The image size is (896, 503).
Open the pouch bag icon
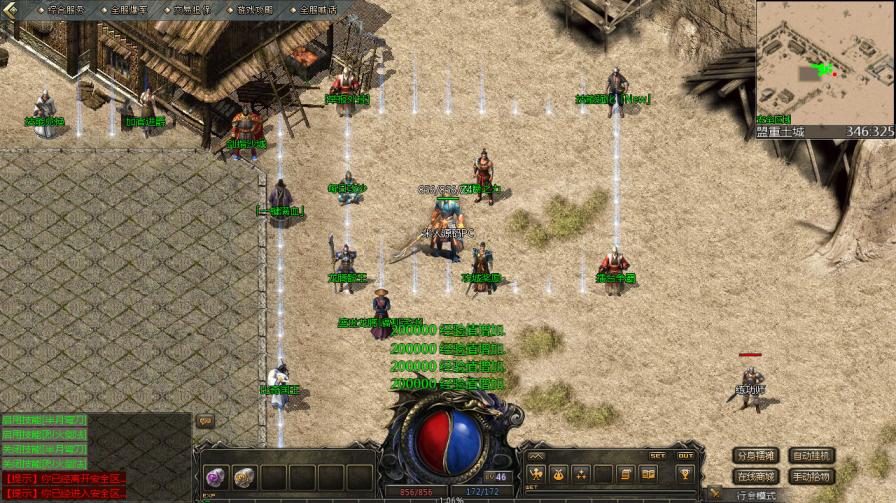558,474
